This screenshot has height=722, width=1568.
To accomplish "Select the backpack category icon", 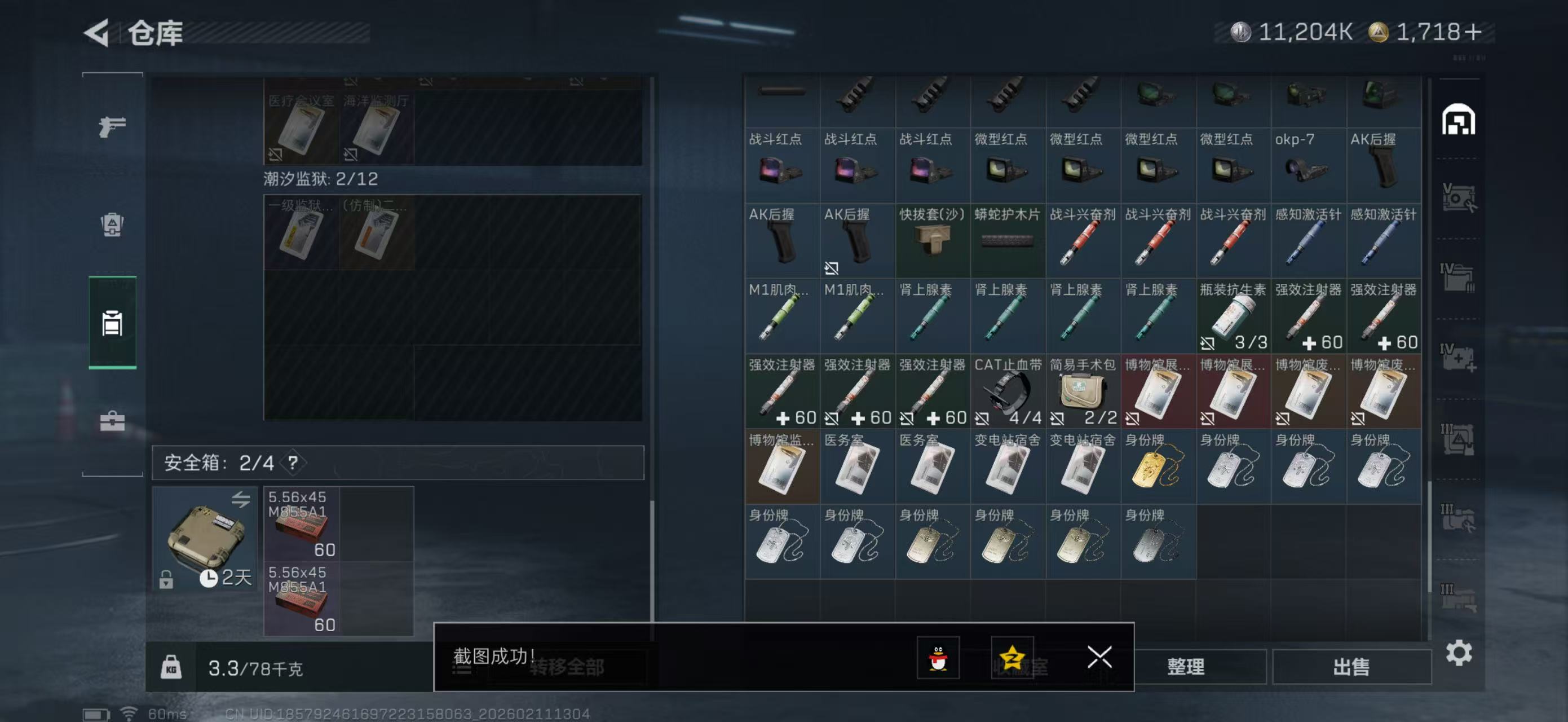I will coord(112,225).
